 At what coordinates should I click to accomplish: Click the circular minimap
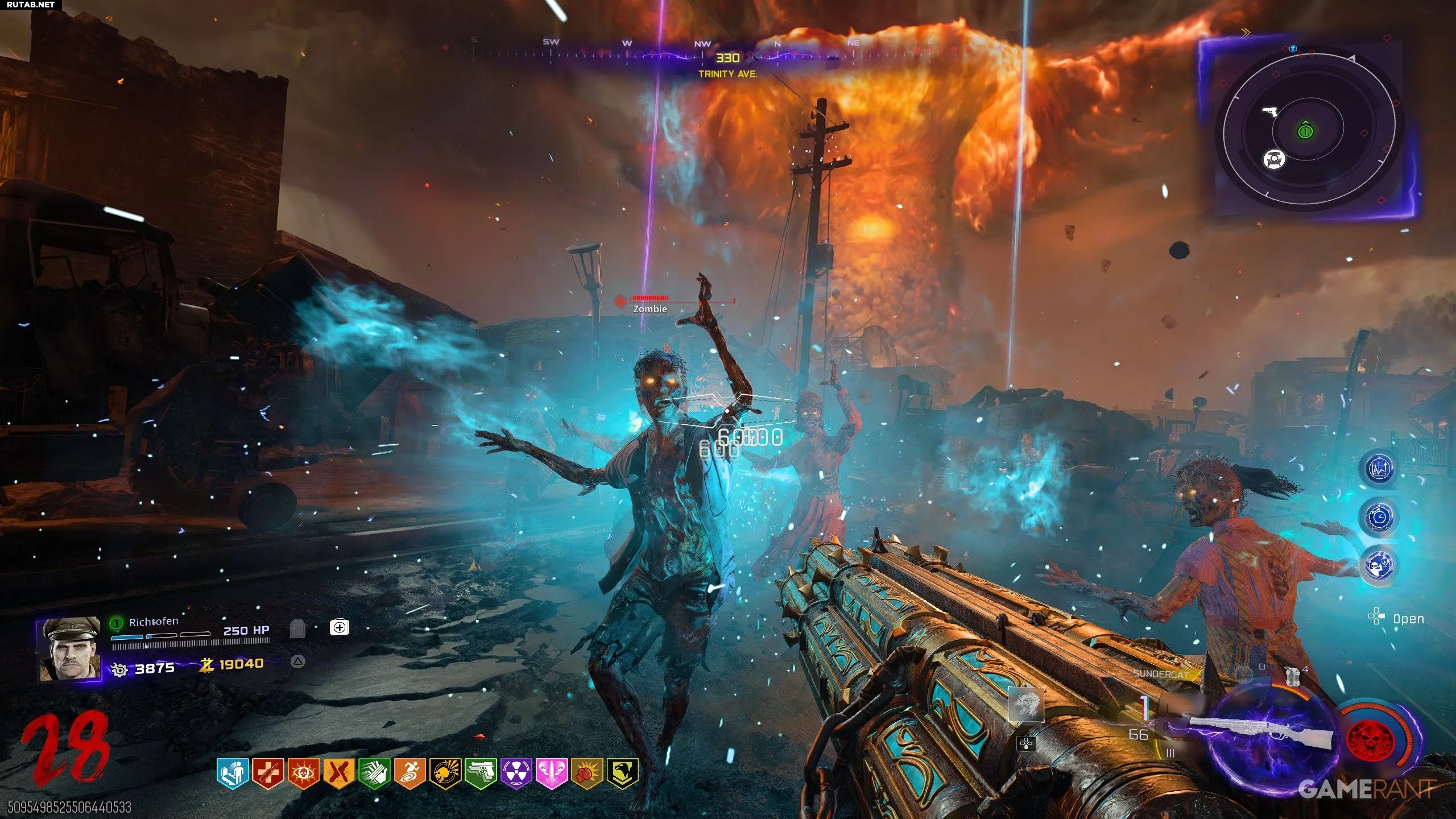pyautogui.click(x=1307, y=131)
